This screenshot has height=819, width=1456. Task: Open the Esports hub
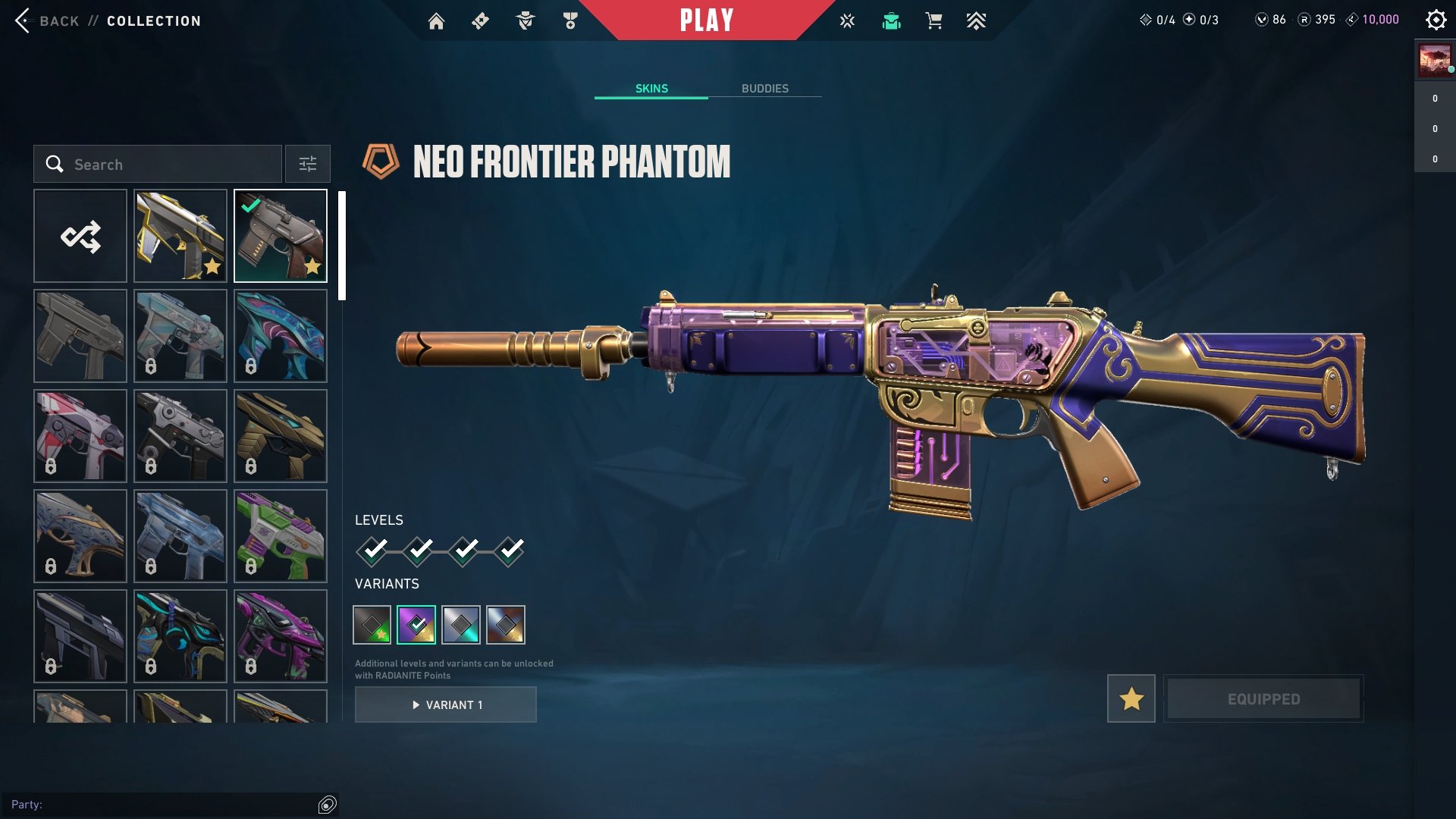[x=846, y=20]
